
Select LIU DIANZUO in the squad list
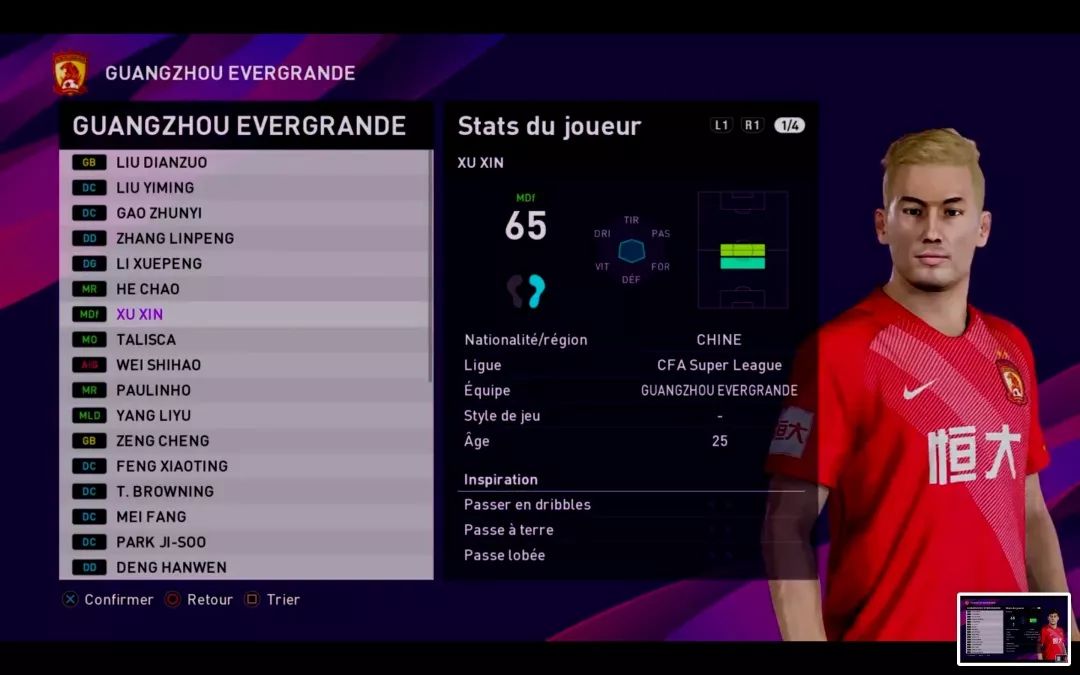coord(245,162)
